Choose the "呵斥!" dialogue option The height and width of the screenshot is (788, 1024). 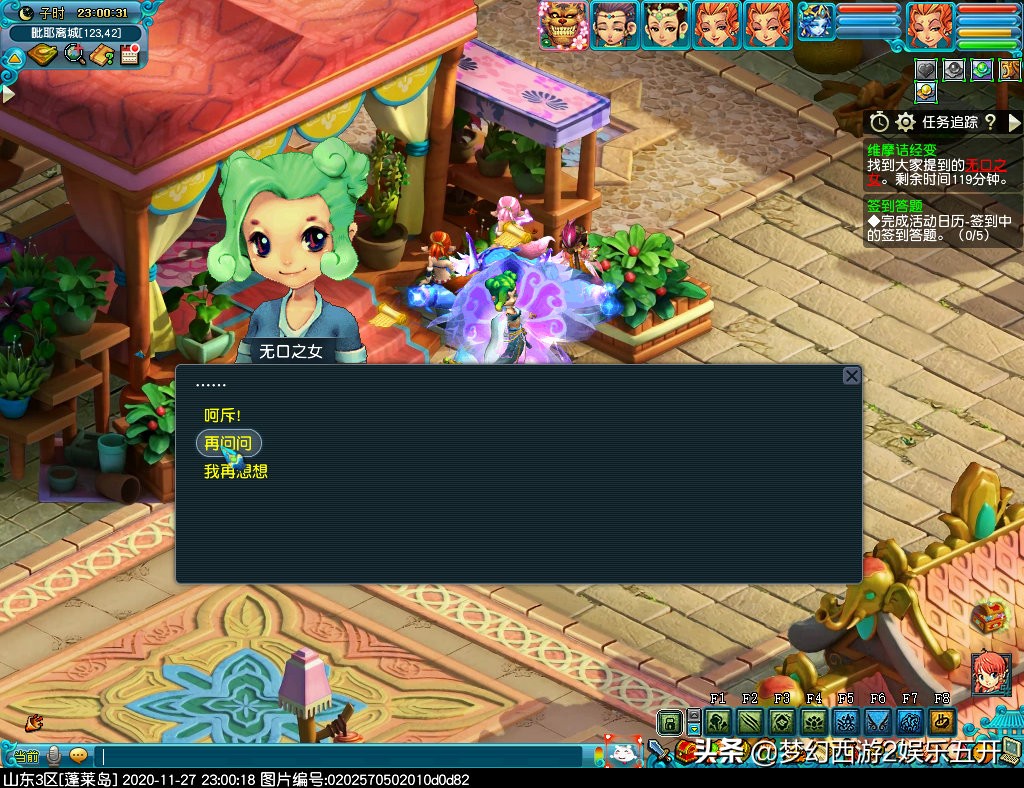click(223, 415)
